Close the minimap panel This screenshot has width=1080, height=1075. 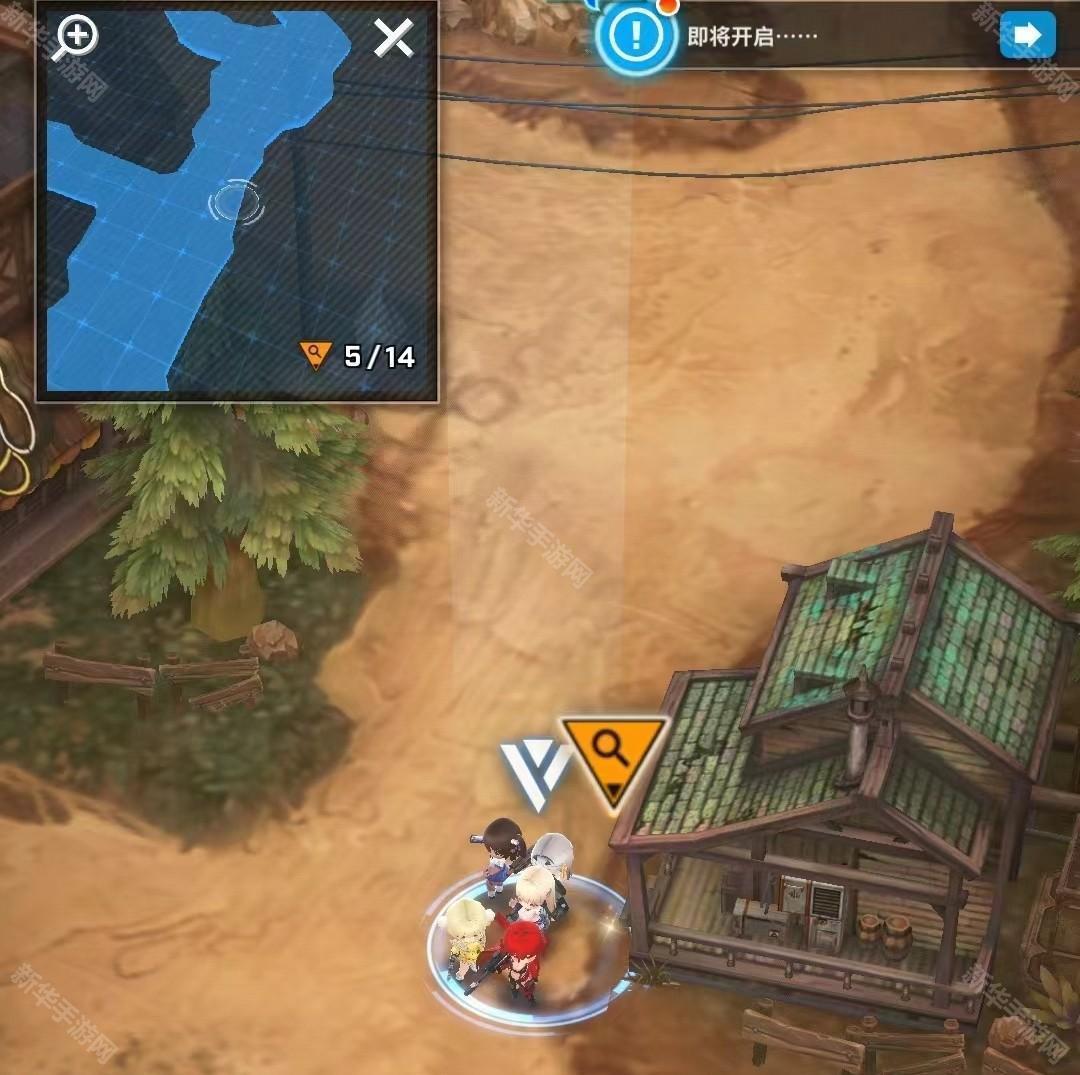393,39
